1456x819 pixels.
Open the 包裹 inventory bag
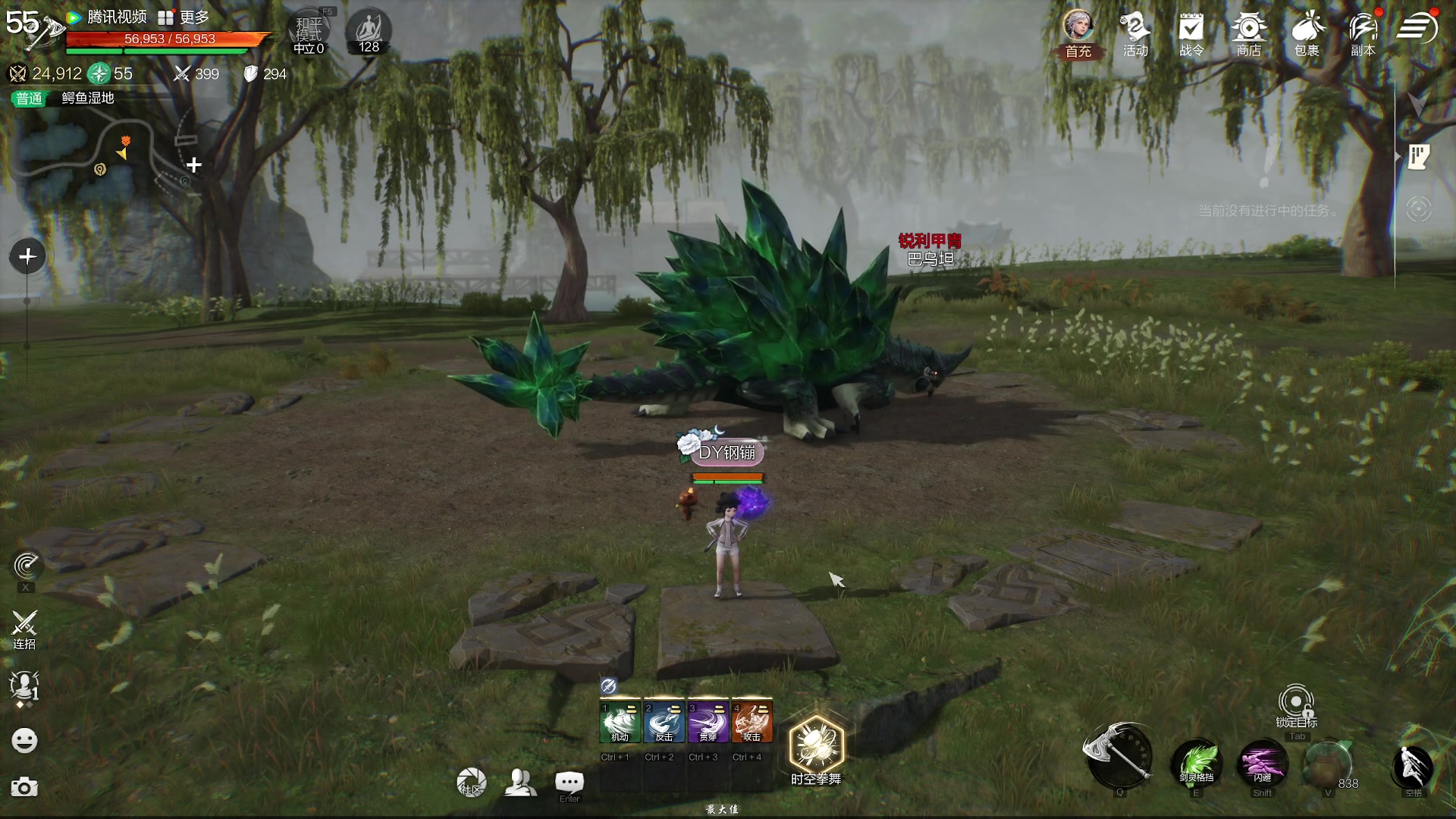[1307, 33]
